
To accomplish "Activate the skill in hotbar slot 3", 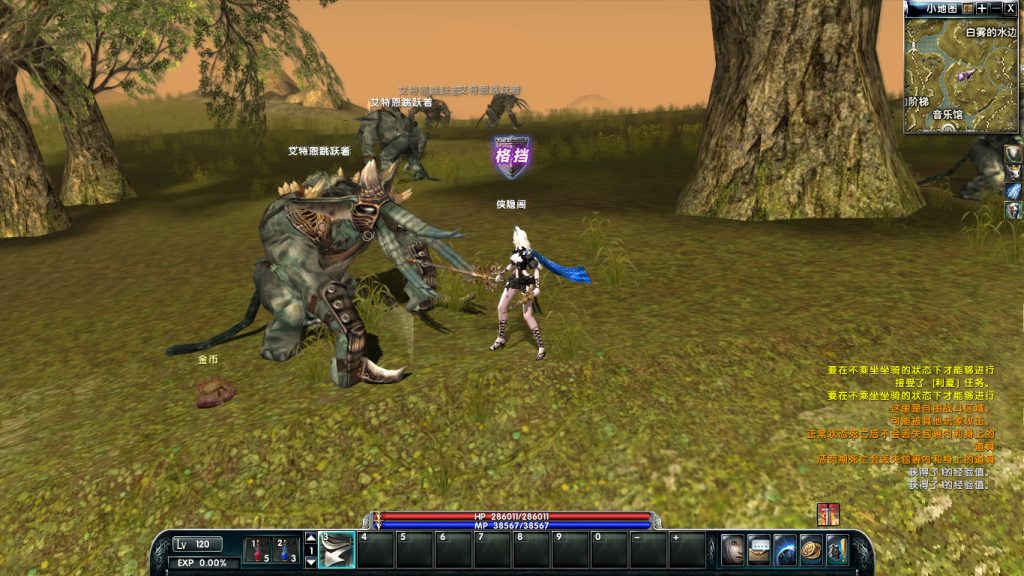I will point(337,550).
